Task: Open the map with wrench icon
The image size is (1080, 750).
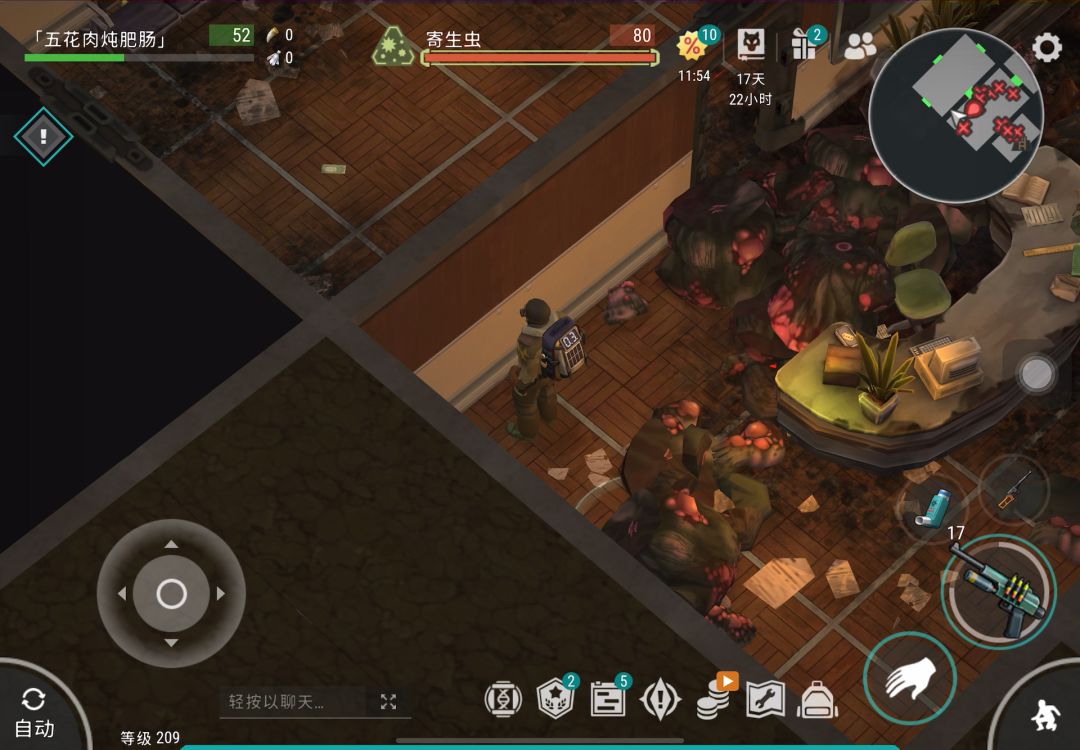Action: [765, 699]
